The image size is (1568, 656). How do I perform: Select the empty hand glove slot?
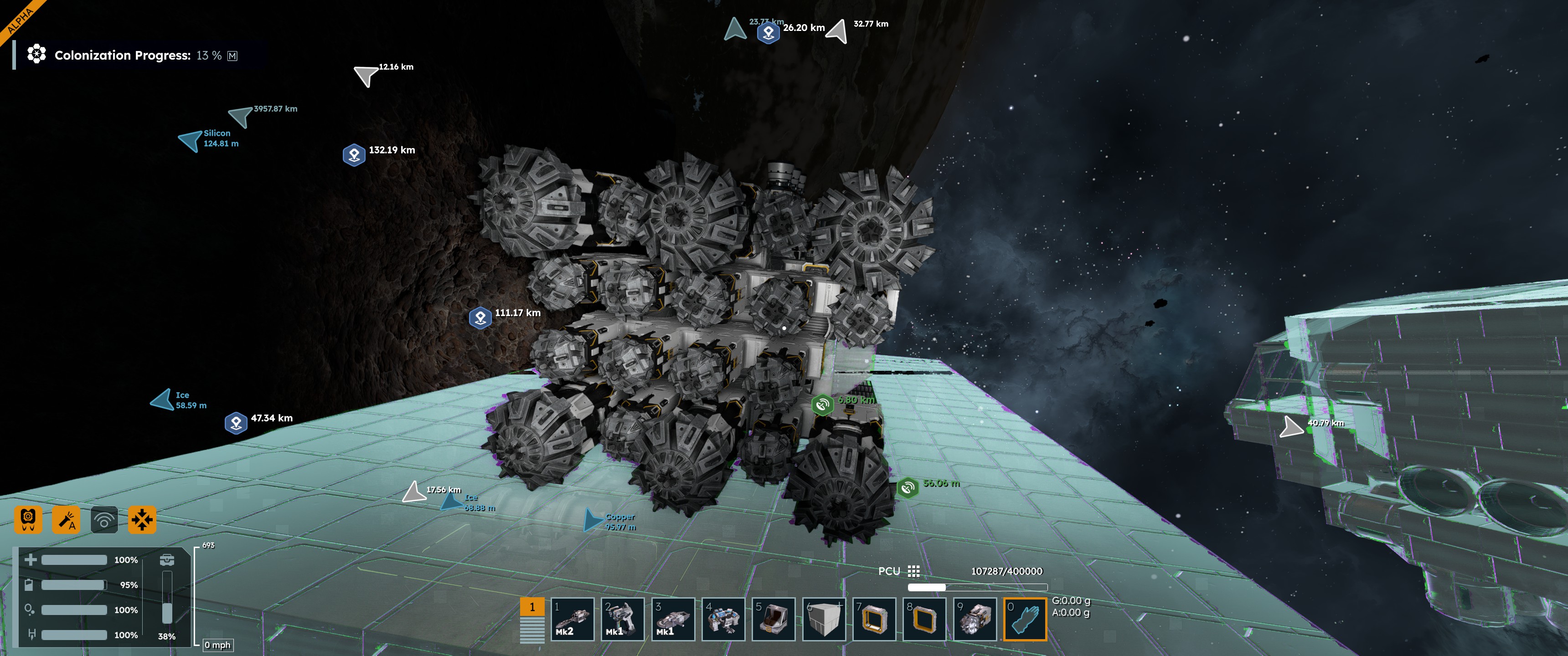click(1025, 619)
